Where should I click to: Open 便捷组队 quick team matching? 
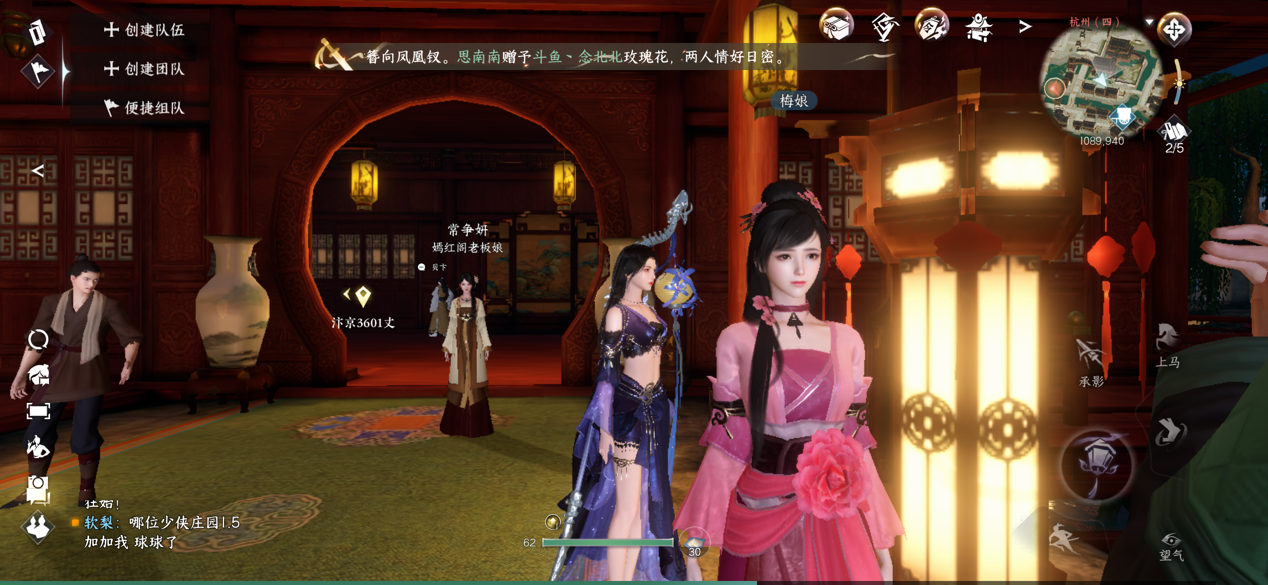(x=145, y=108)
